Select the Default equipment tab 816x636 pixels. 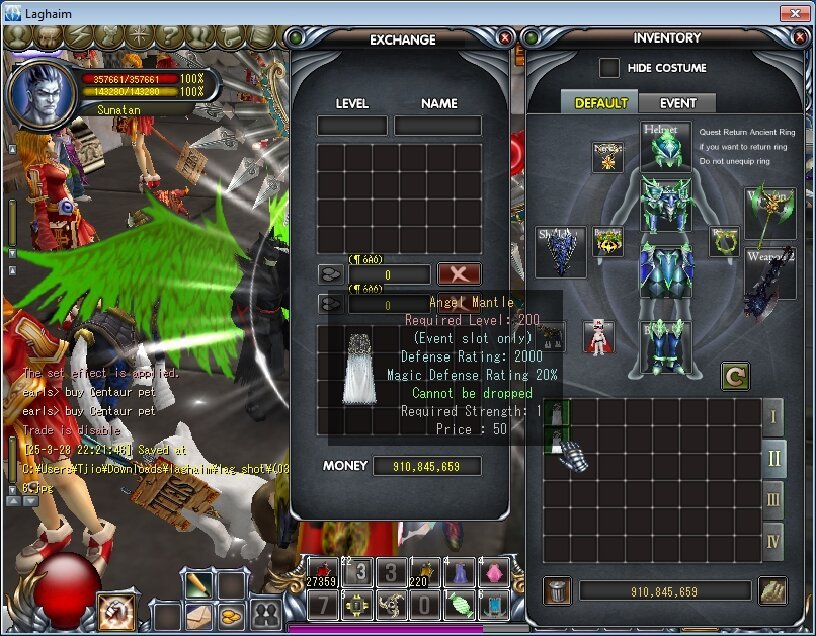(x=601, y=103)
